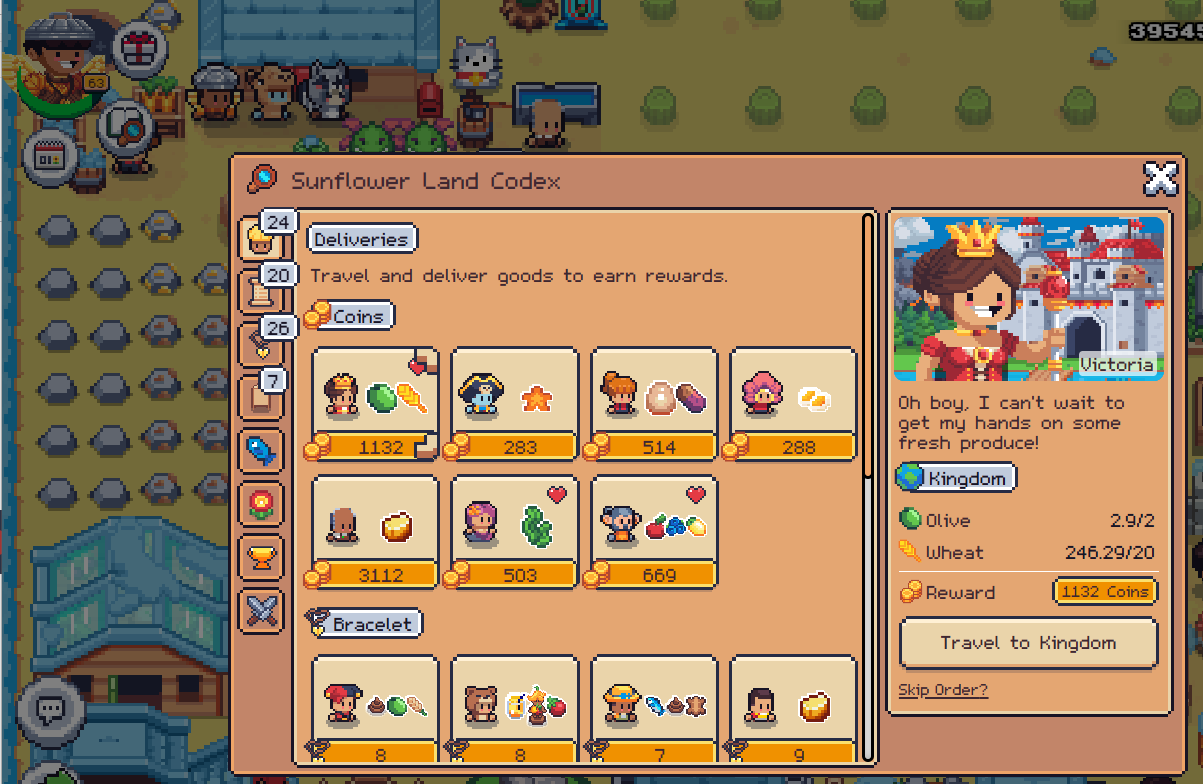Select the pink-haired NPC's 288 coin order
The height and width of the screenshot is (784, 1203).
coord(793,403)
